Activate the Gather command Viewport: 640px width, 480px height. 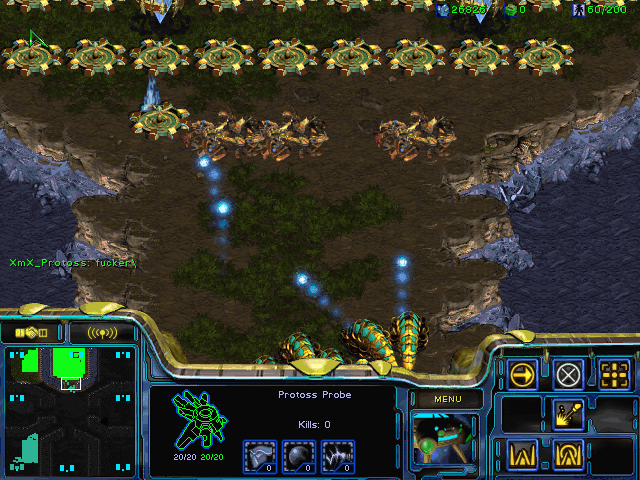(x=568, y=414)
